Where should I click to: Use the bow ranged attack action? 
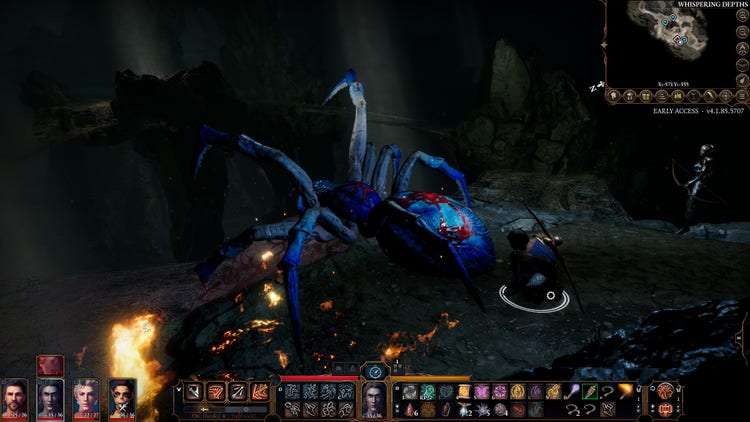(x=237, y=390)
